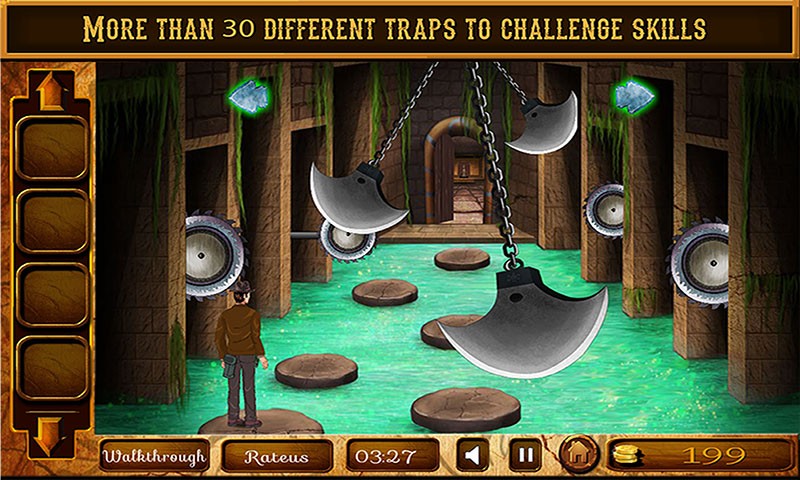Return to the home menu
Image resolution: width=800 pixels, height=480 pixels.
pos(577,456)
